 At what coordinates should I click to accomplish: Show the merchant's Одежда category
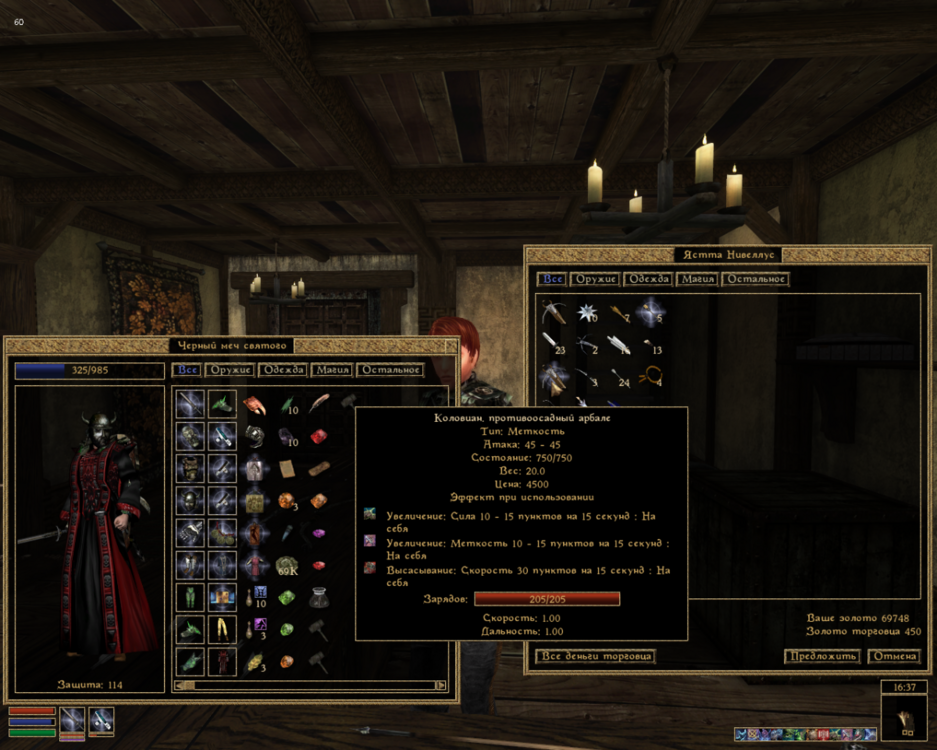click(x=647, y=279)
